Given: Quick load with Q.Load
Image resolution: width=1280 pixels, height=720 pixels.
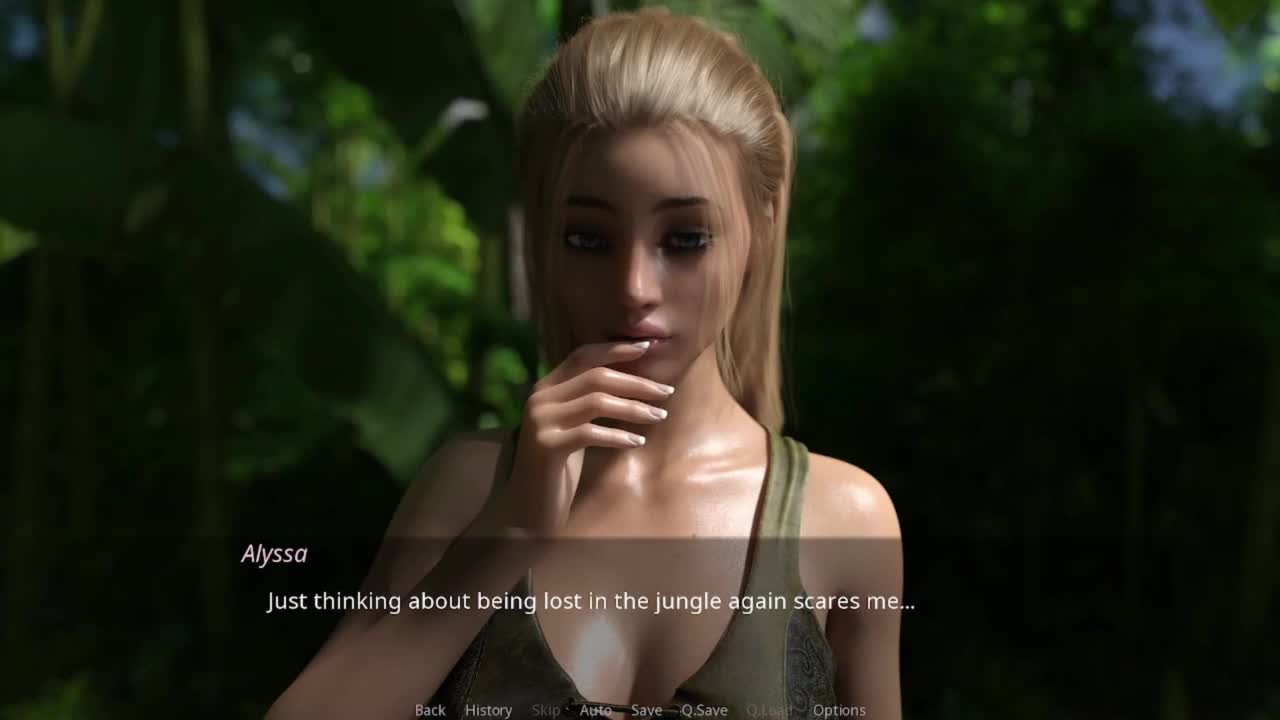Looking at the screenshot, I should point(769,710).
